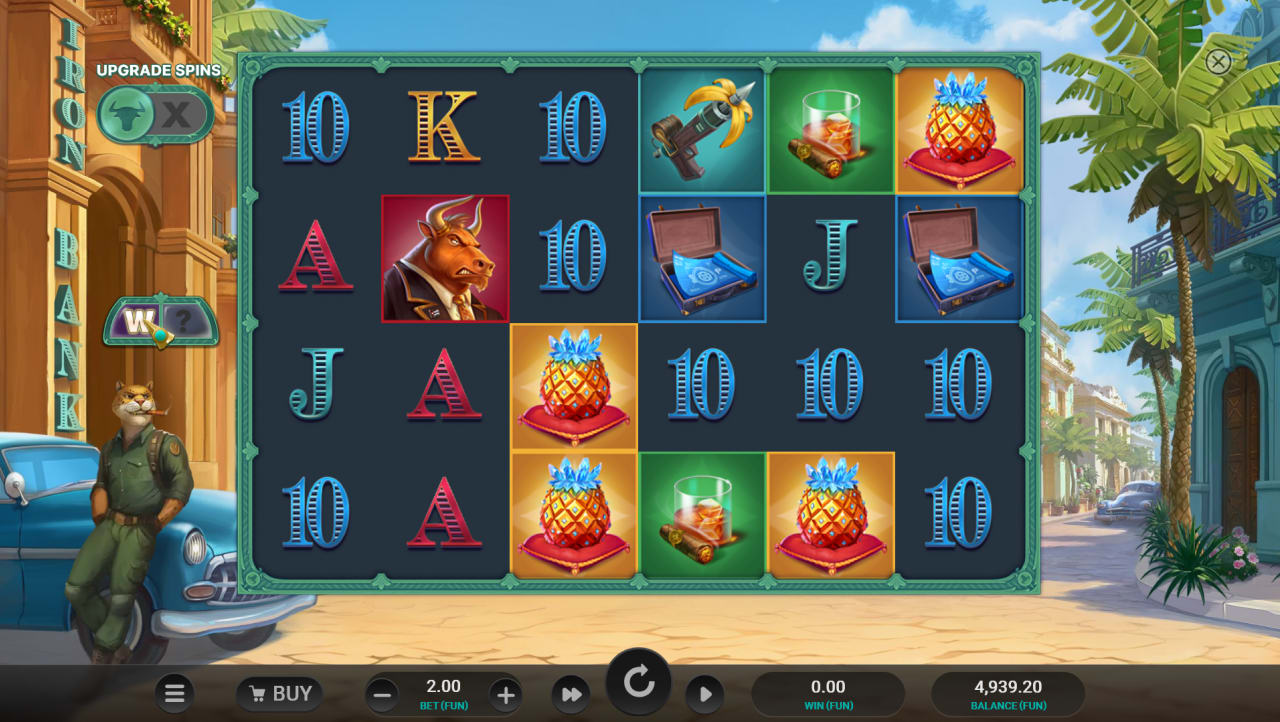
Task: Start Autoplay with the play arrow icon
Action: (705, 693)
